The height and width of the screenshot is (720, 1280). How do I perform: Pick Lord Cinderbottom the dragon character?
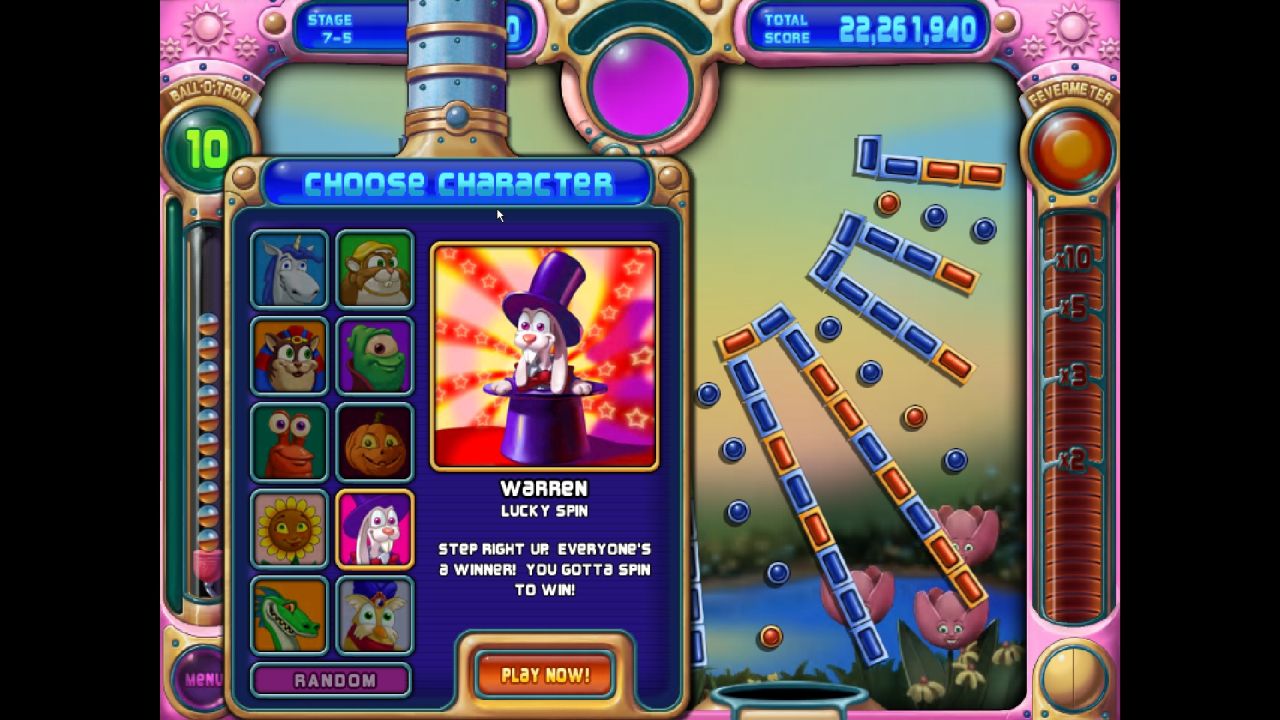pos(287,615)
